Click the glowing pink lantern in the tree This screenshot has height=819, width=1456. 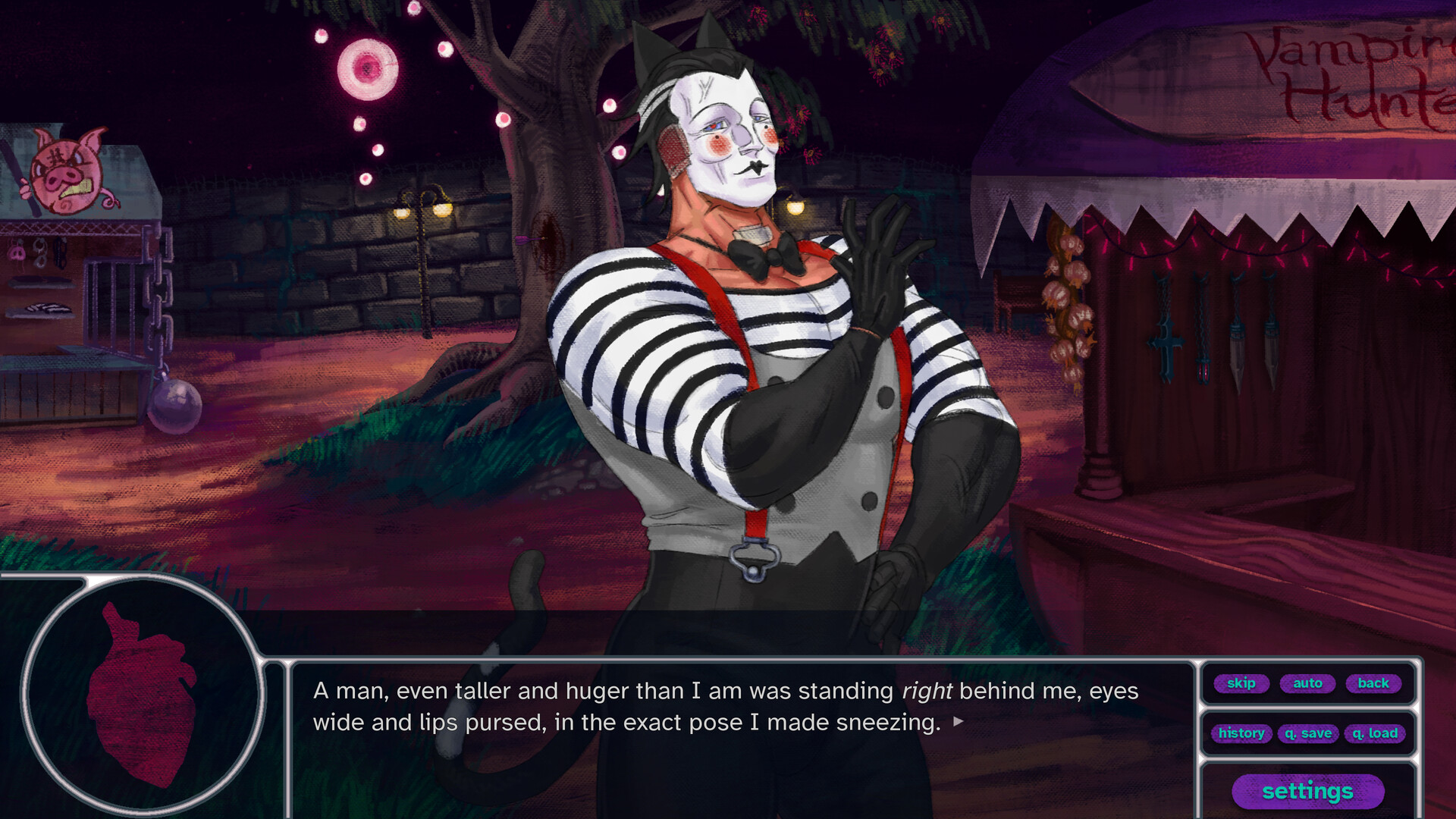point(369,68)
